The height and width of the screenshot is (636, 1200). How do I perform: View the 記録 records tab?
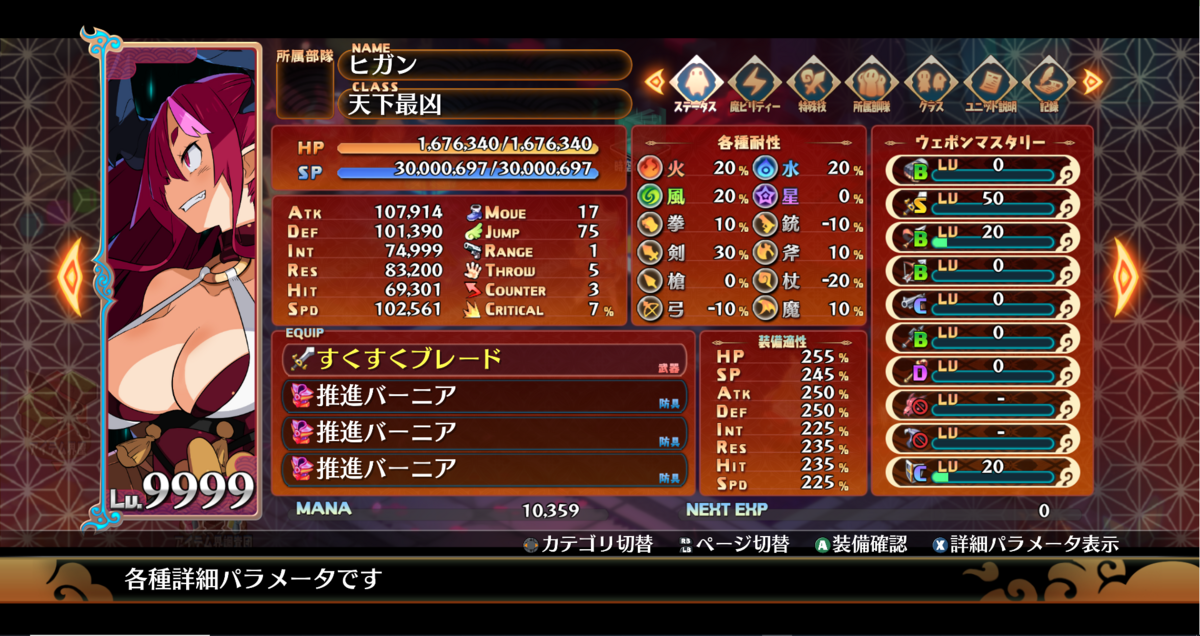(1048, 82)
